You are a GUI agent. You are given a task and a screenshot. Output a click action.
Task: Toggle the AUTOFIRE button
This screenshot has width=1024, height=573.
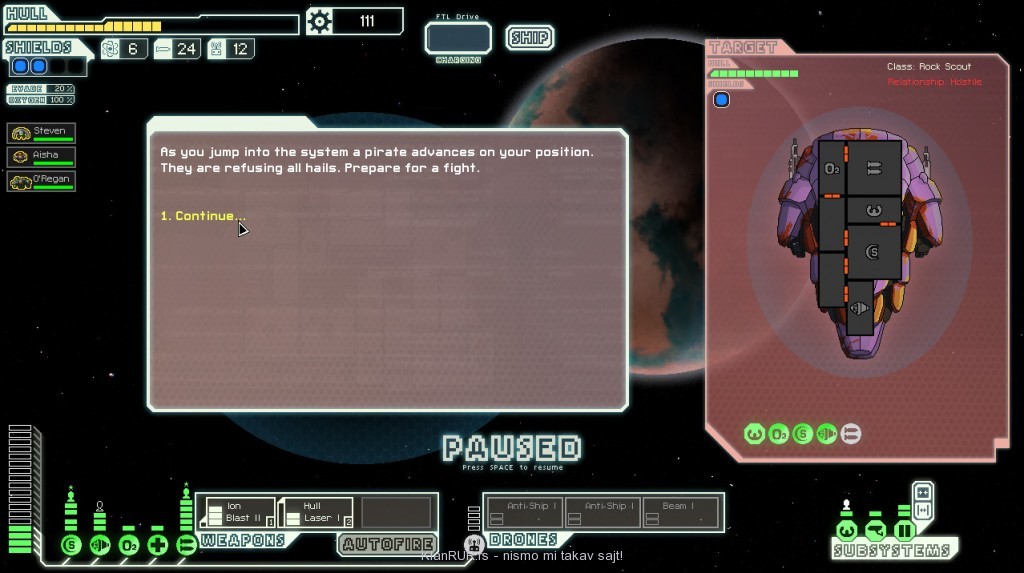(x=386, y=544)
